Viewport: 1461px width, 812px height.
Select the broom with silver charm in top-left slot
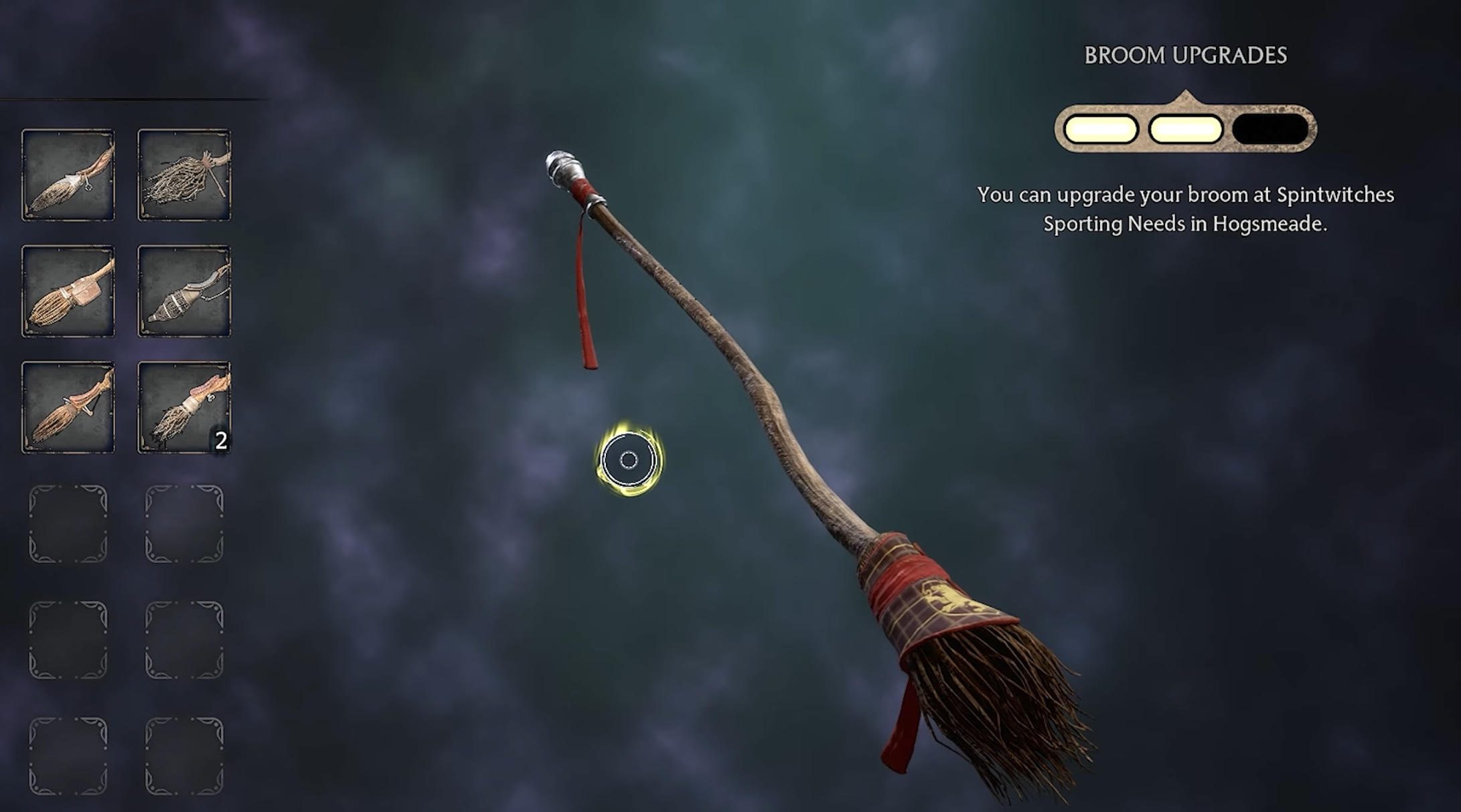coord(67,175)
